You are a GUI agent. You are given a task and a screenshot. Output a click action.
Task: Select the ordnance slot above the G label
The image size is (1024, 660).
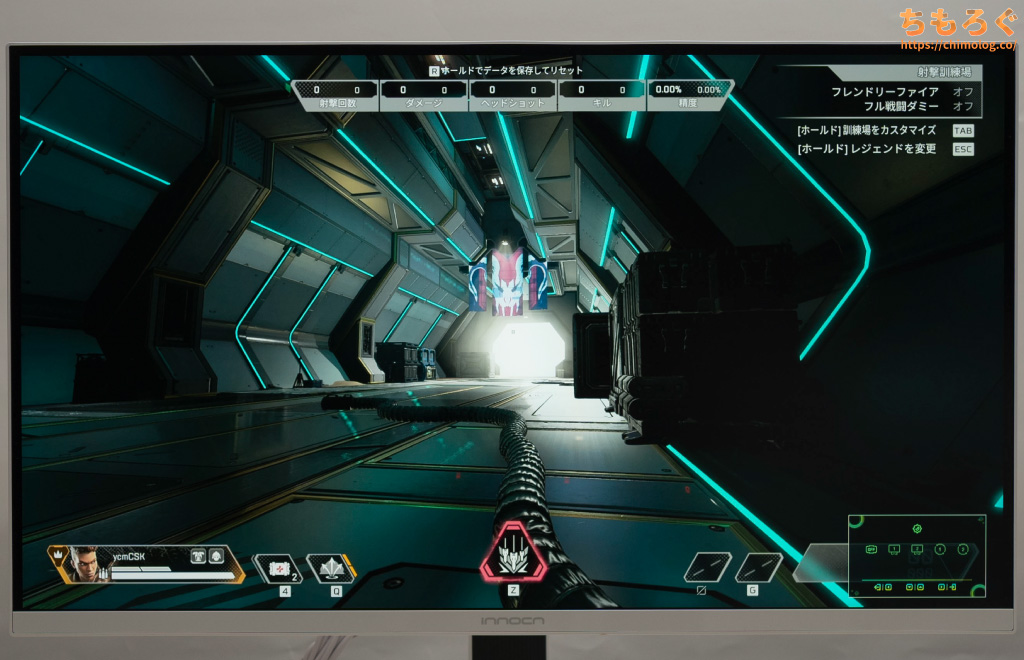pyautogui.click(x=758, y=567)
